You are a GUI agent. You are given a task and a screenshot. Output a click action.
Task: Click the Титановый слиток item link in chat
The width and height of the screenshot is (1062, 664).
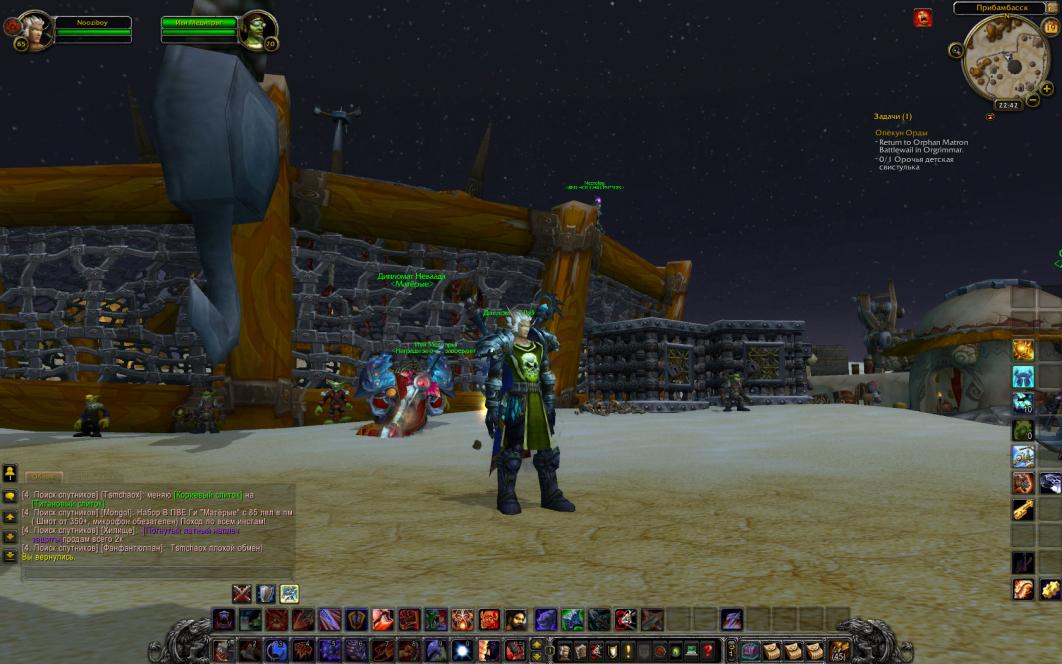tap(68, 504)
